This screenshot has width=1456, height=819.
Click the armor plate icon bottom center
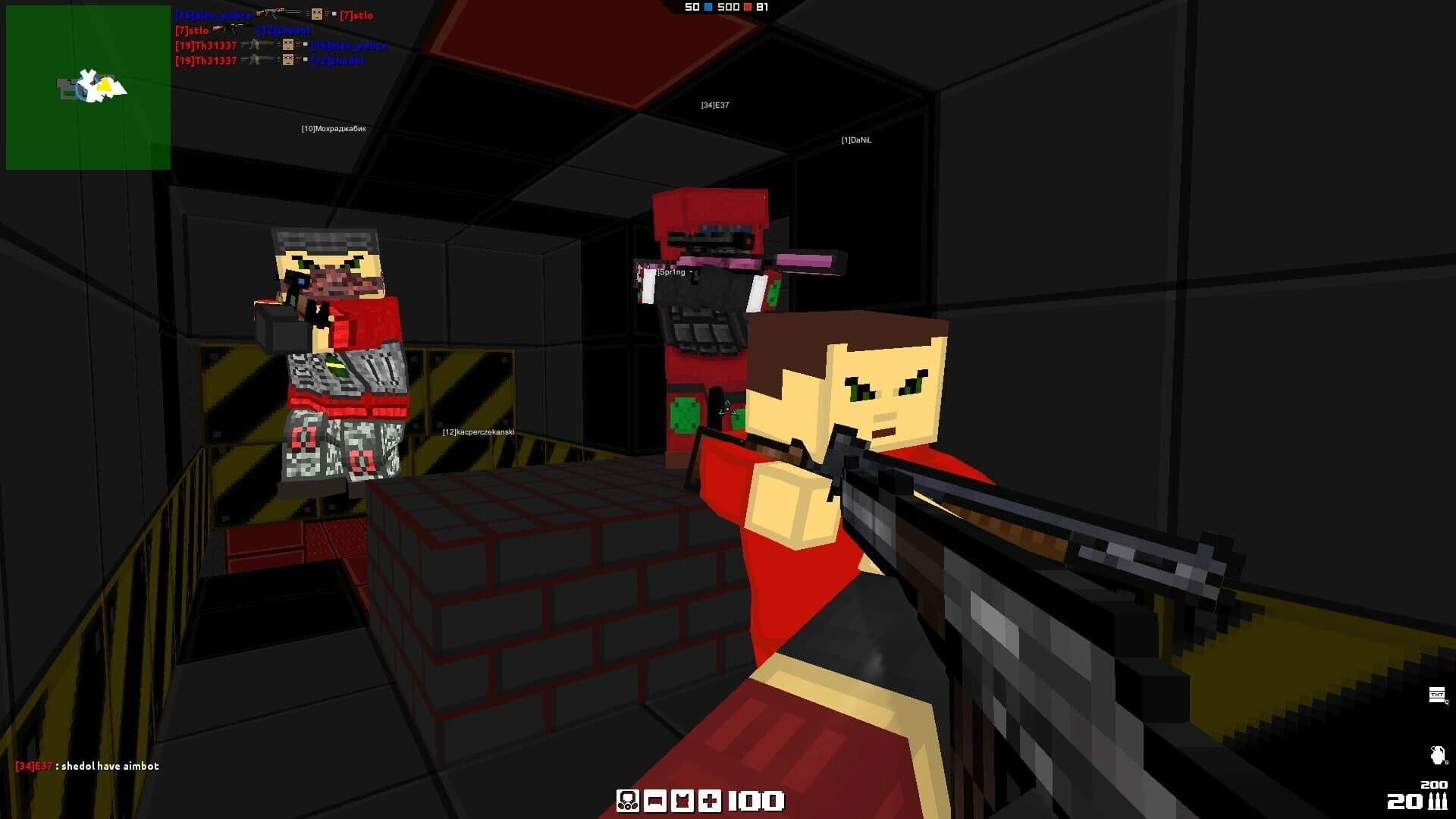[x=655, y=800]
